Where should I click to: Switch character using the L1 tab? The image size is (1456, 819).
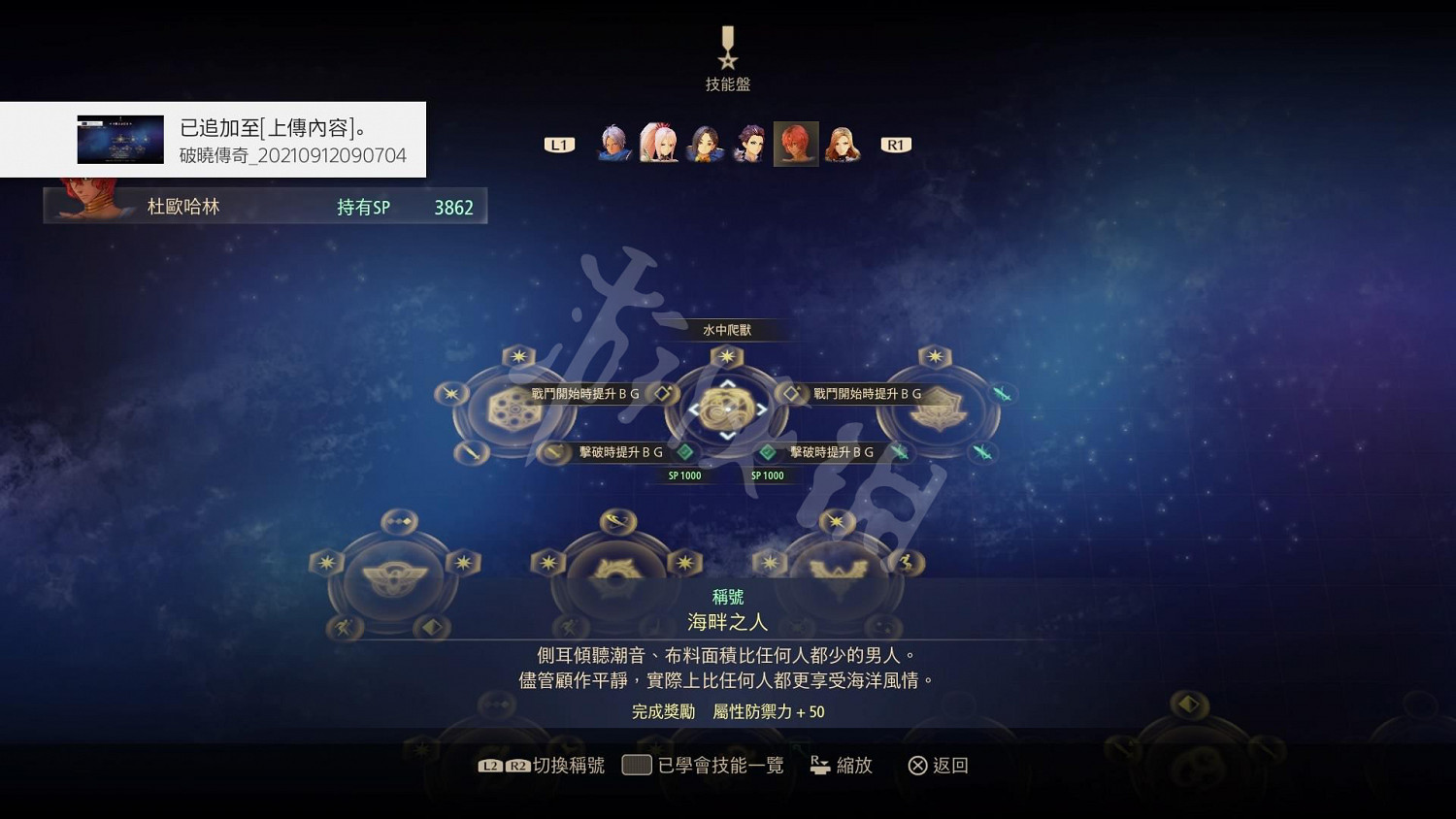pos(558,144)
